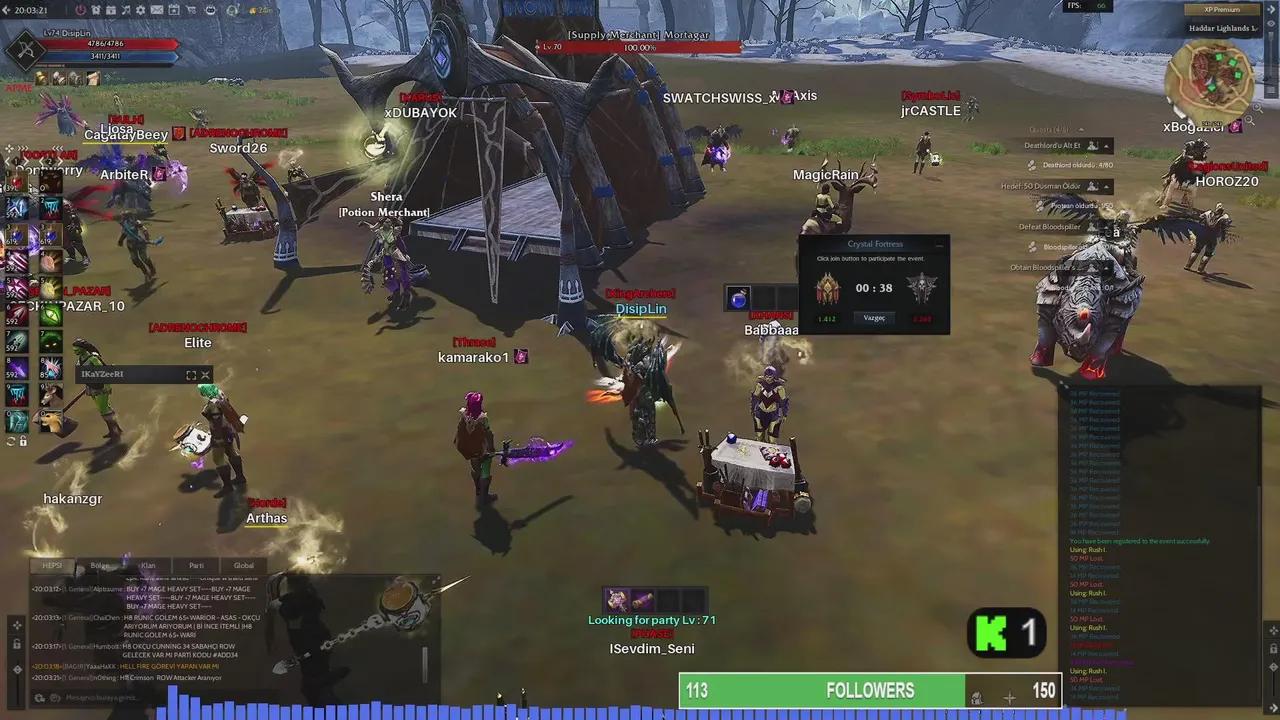1280x720 pixels.
Task: Select the Defeat Bloodspiller quest entry
Action: point(1050,227)
